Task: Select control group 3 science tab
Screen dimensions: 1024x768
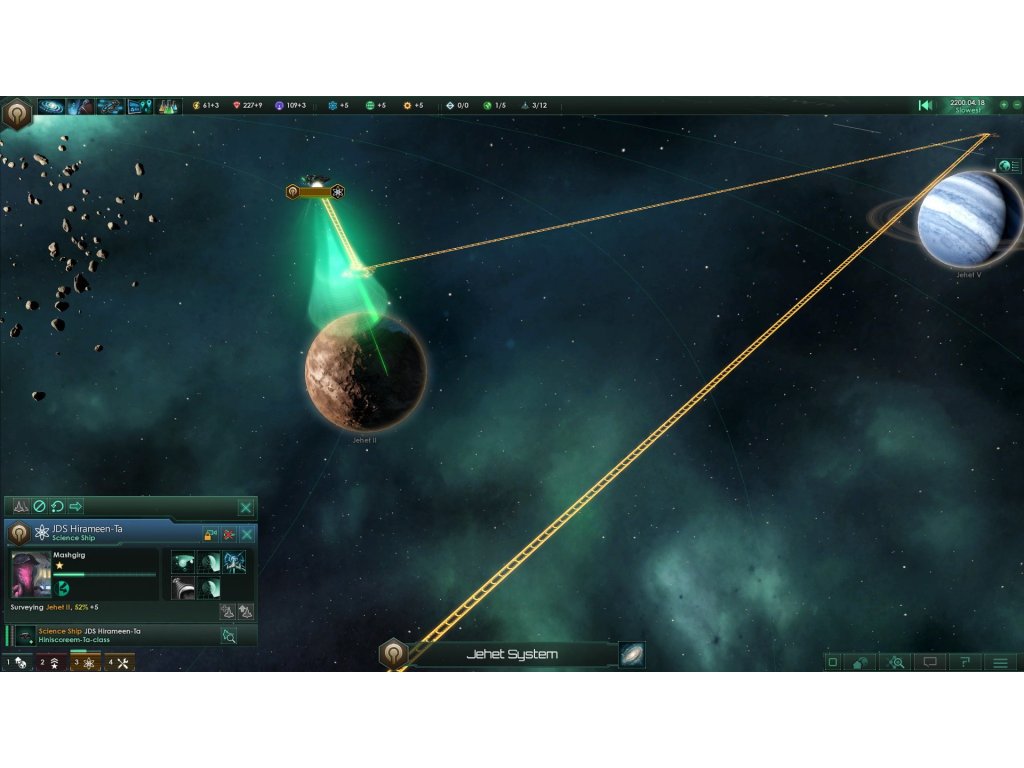Action: tap(85, 662)
